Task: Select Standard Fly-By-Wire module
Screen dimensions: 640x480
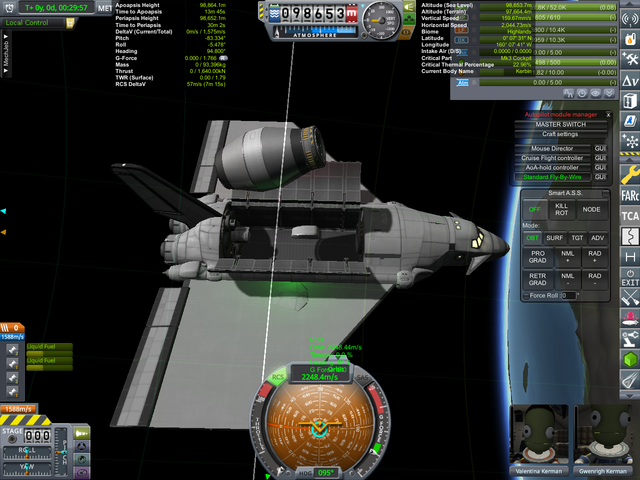Action: point(554,177)
